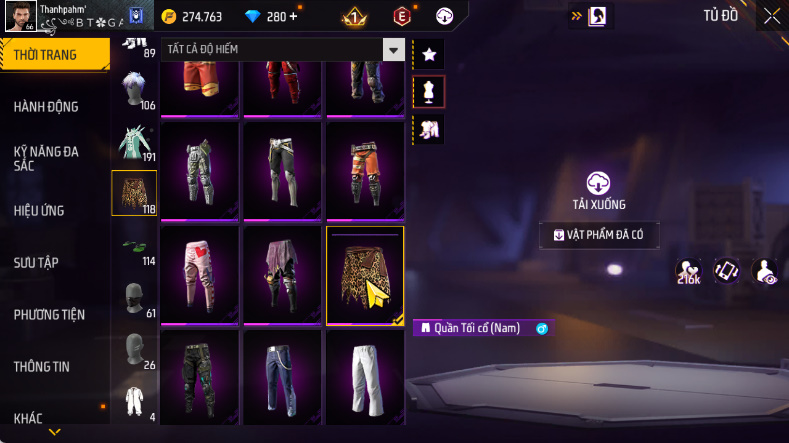Toggle the star favorites filter
789x443 pixels.
pyautogui.click(x=428, y=54)
